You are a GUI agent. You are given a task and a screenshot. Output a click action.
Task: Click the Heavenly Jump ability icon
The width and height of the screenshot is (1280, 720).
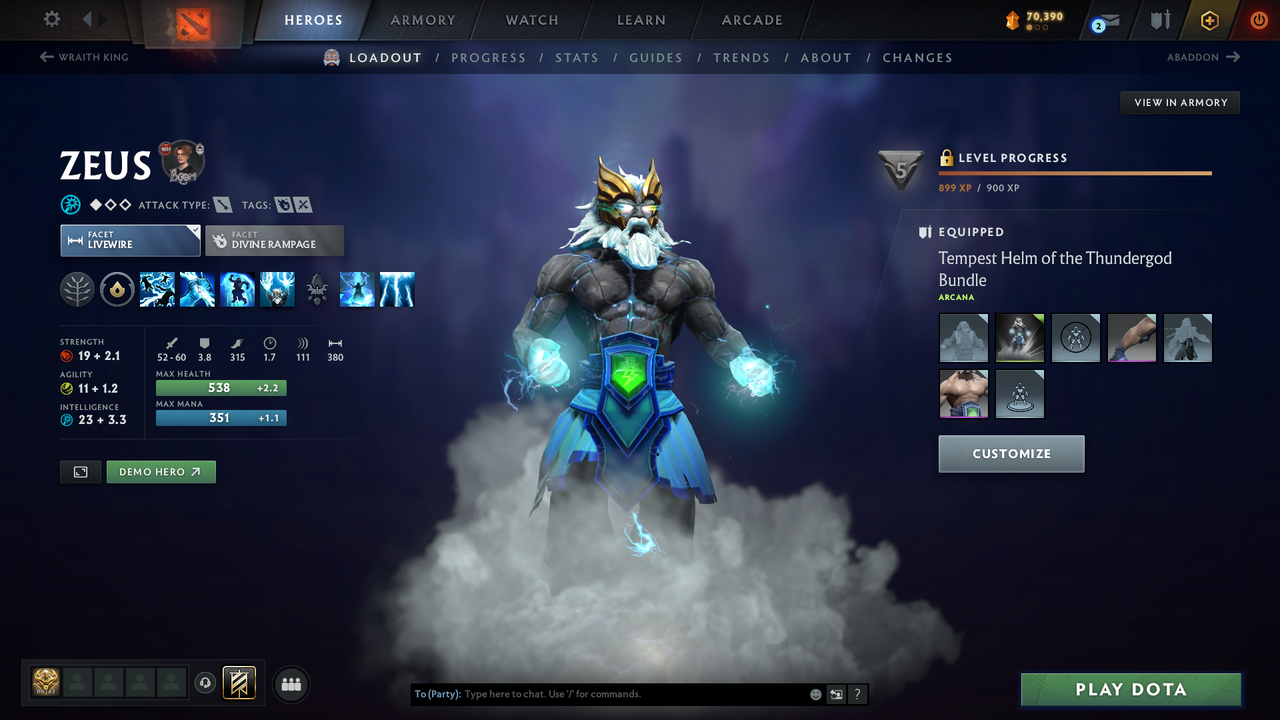[237, 289]
